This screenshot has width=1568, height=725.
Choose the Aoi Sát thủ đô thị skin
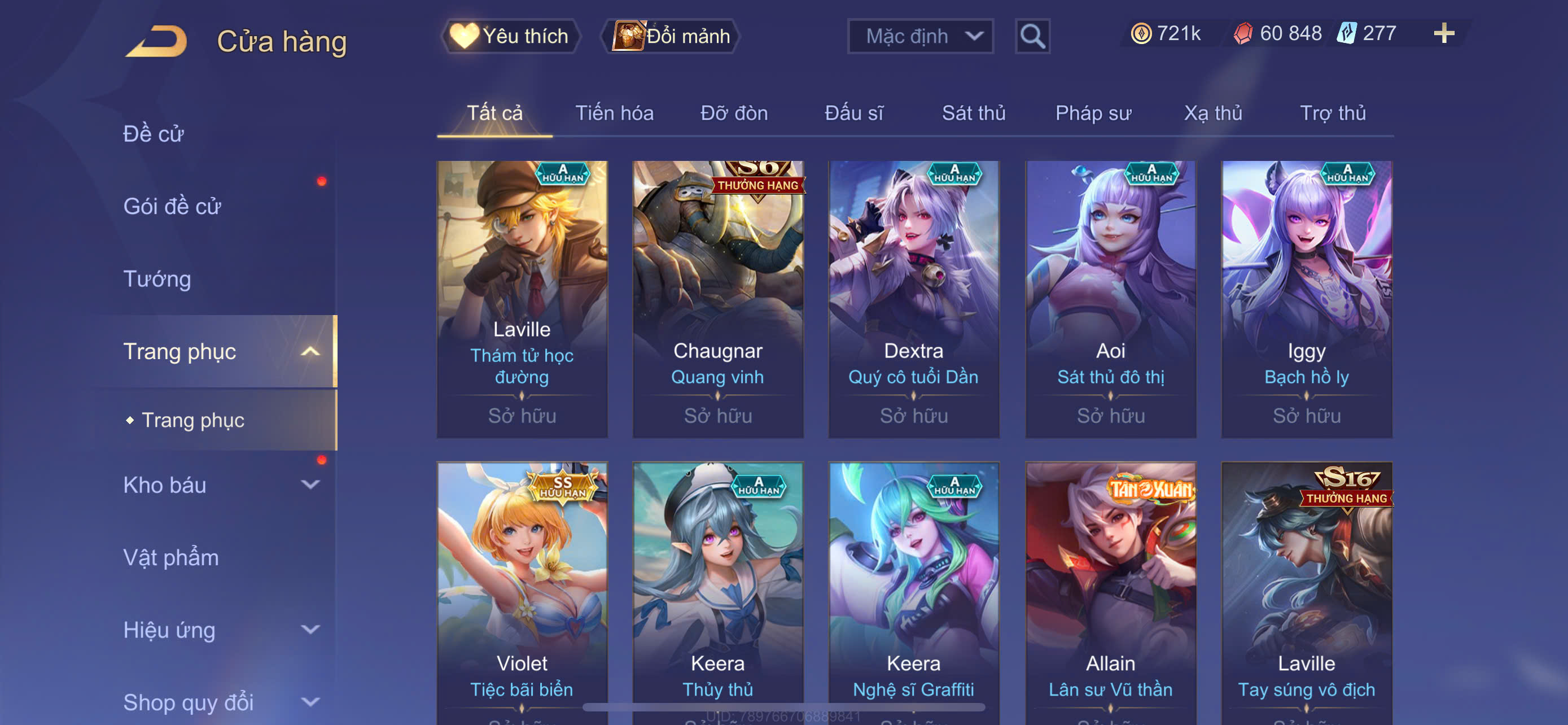[x=1110, y=298]
